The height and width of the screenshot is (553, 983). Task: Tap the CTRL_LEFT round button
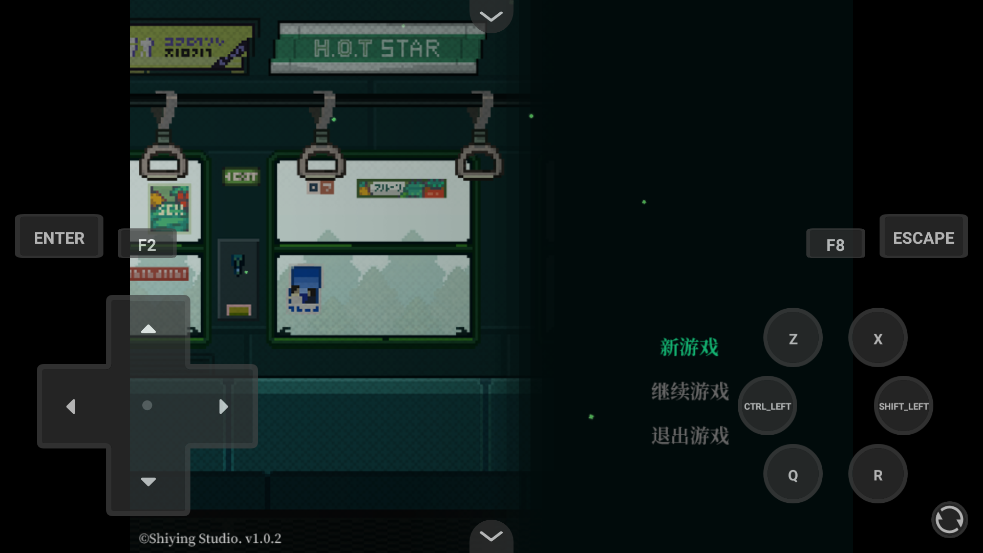point(767,406)
